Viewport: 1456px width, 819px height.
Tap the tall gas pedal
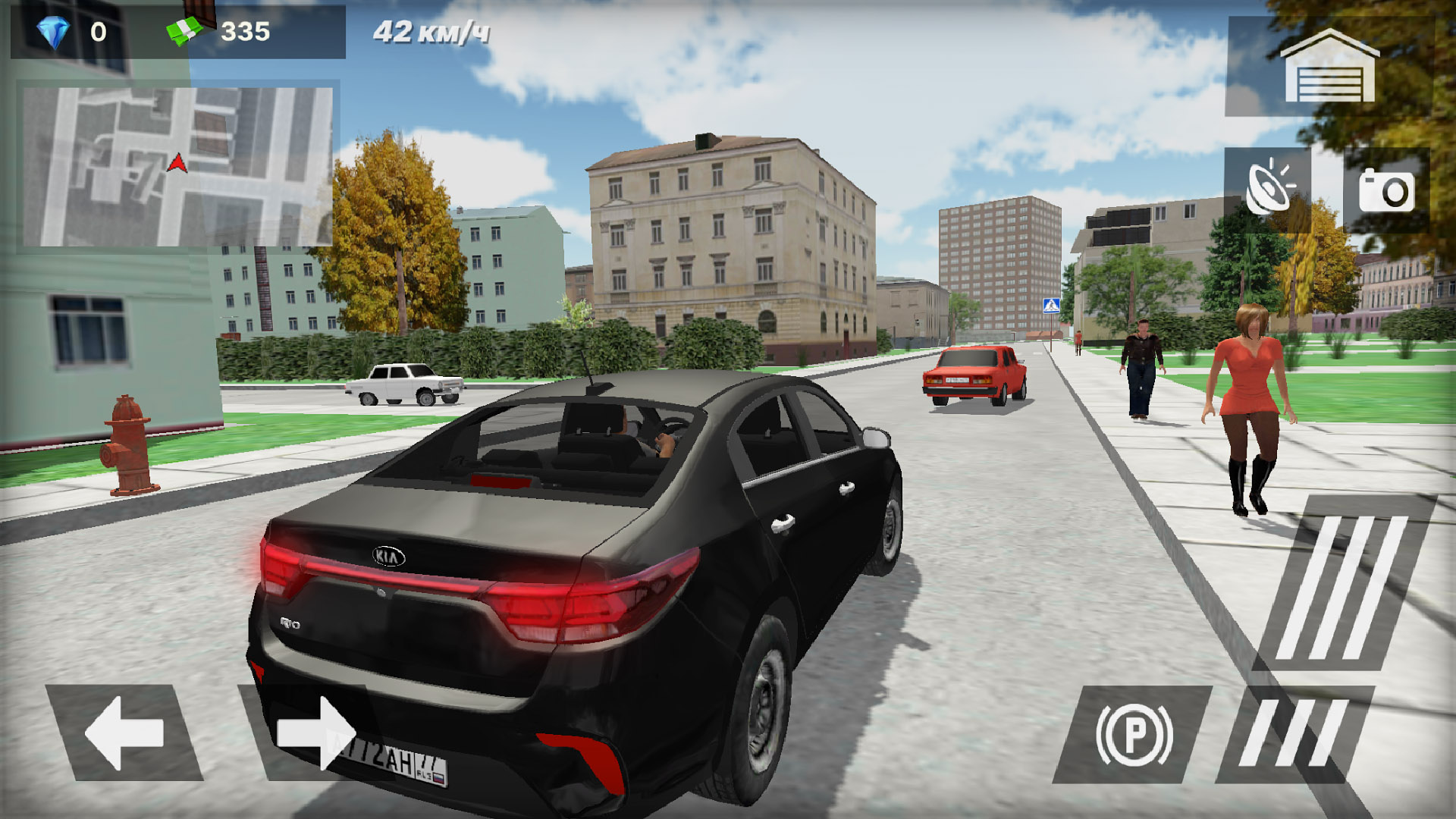[1344, 585]
